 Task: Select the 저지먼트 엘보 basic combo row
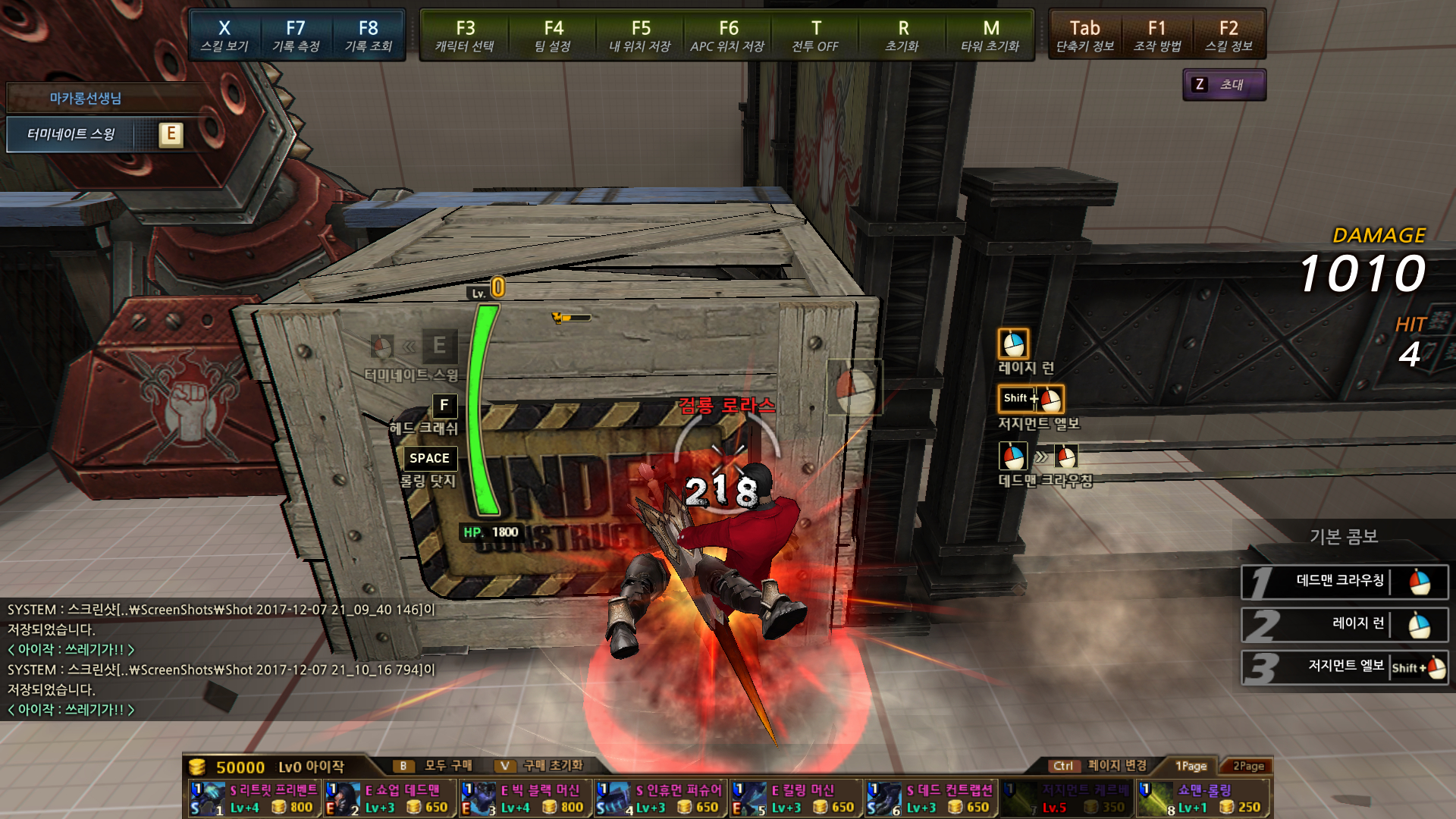point(1344,667)
